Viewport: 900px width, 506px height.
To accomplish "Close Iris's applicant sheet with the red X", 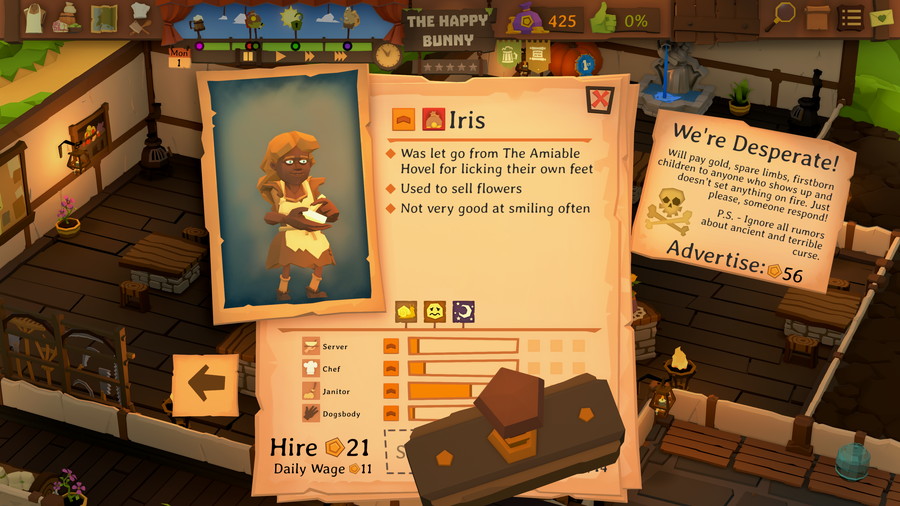I will (599, 100).
